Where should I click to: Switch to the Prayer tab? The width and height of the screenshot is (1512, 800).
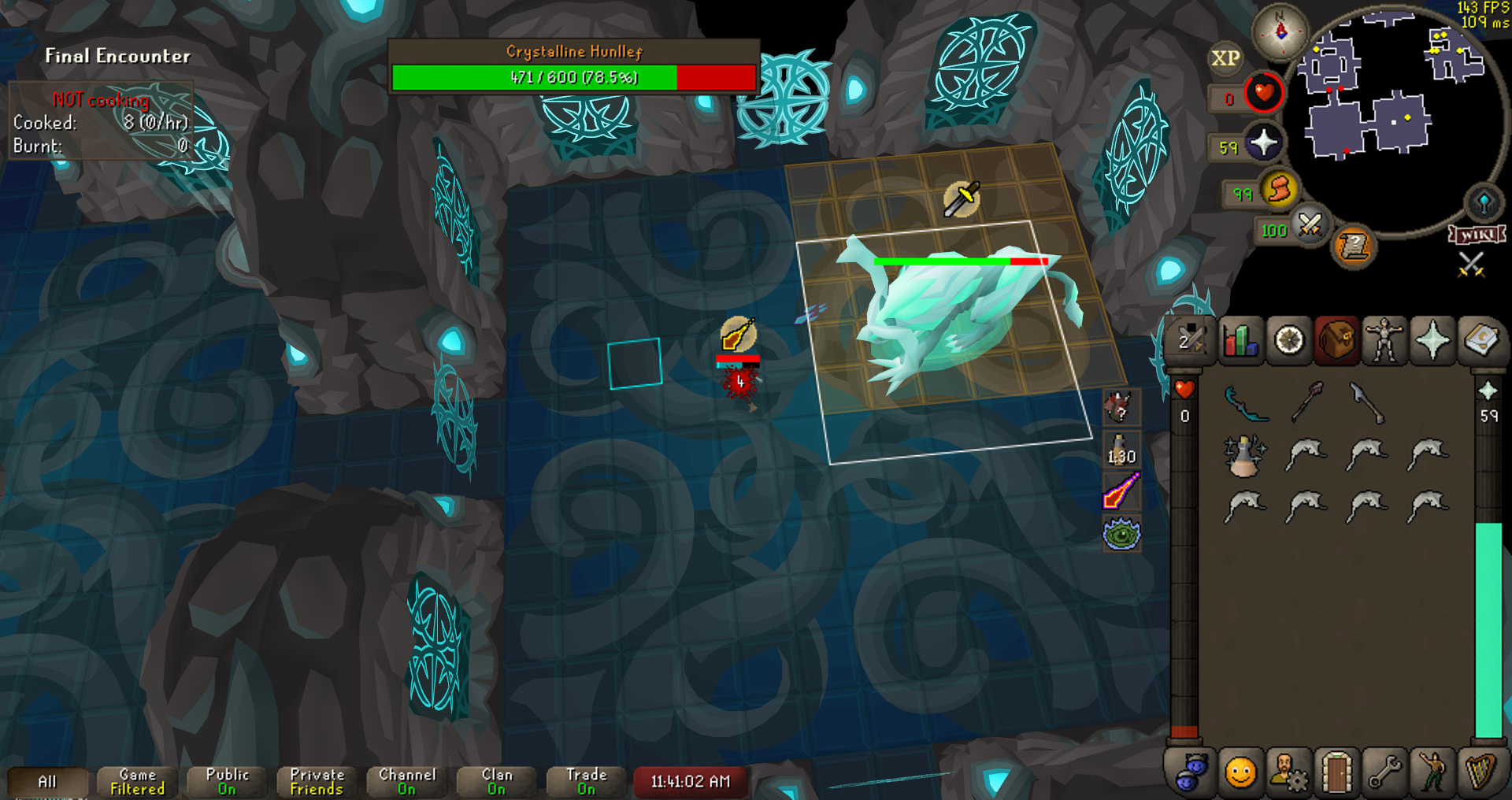(1432, 341)
